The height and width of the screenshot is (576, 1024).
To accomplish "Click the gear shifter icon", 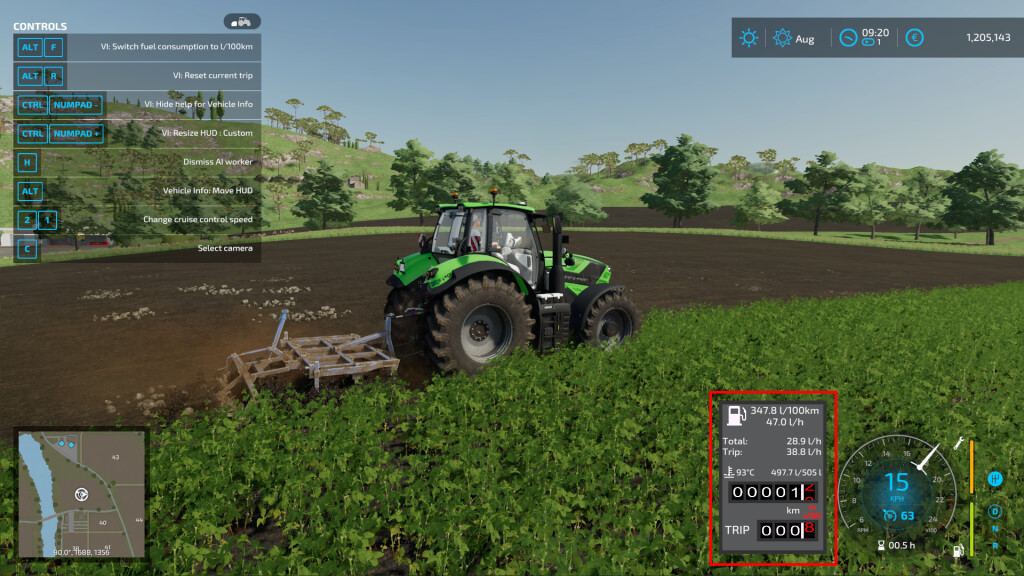I will click(995, 478).
